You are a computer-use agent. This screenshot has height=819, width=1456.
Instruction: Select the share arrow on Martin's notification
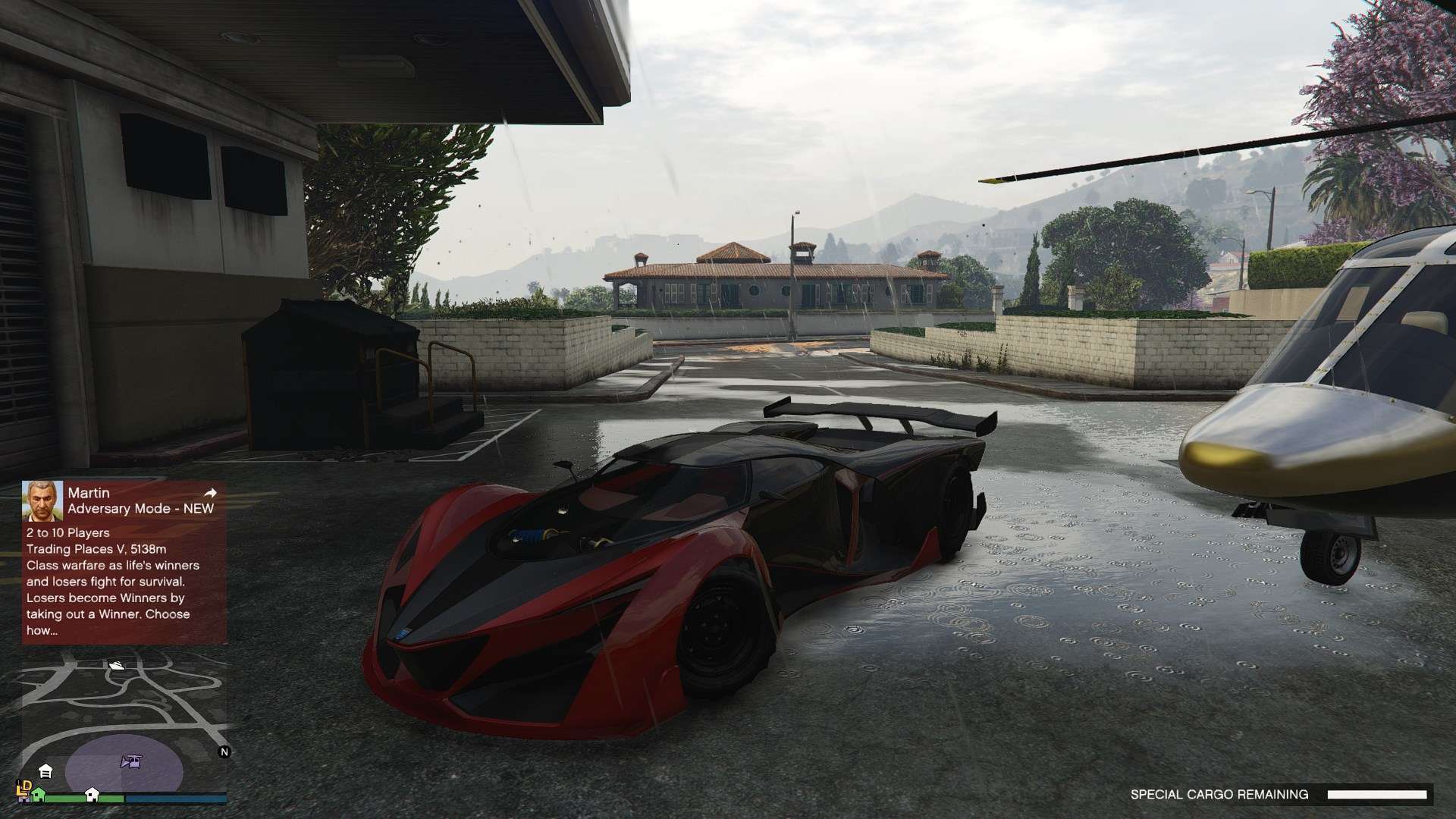click(x=210, y=492)
